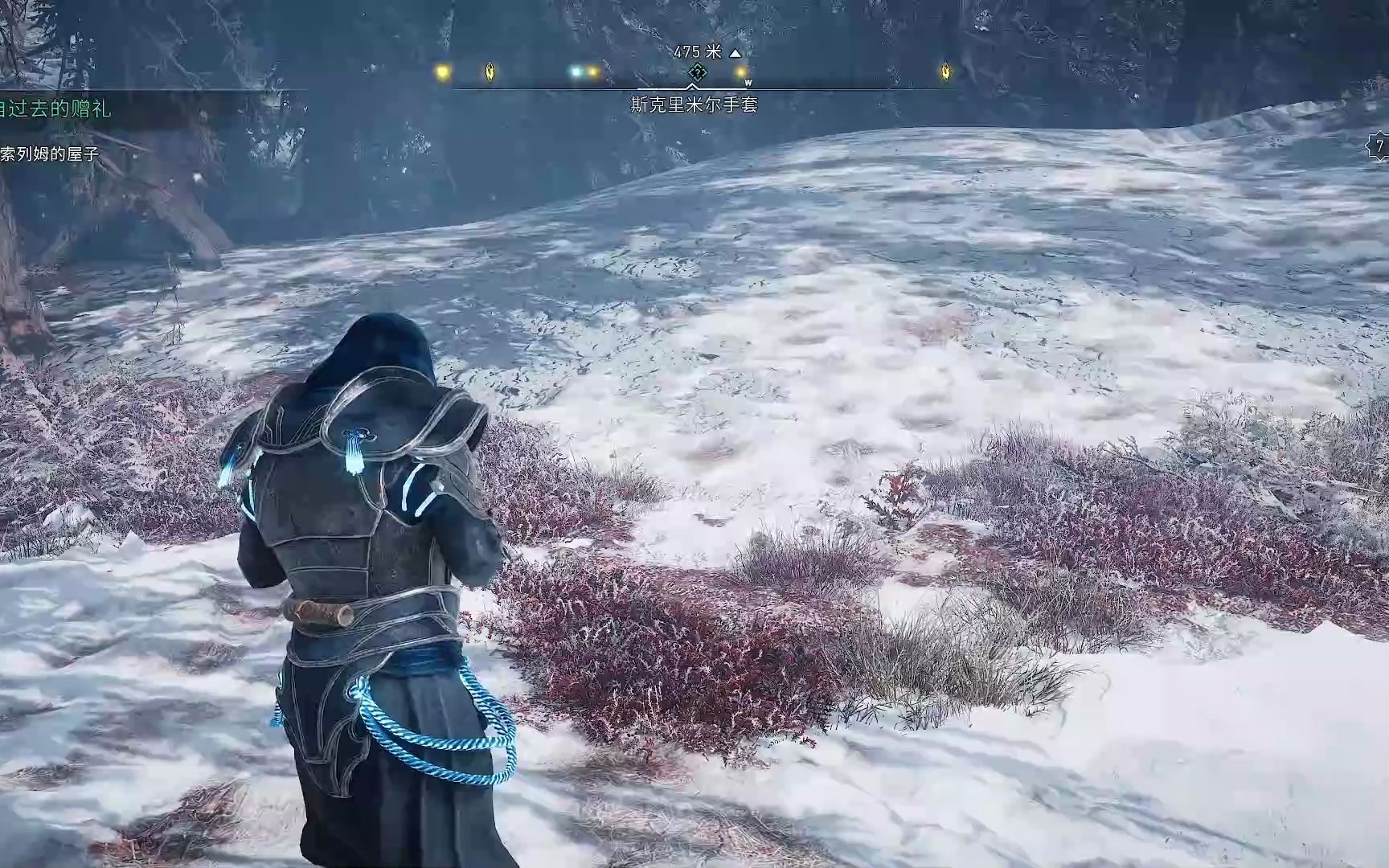Image resolution: width=1389 pixels, height=868 pixels.
Task: Click the yellow marker left of the quest diamond
Action: click(592, 73)
